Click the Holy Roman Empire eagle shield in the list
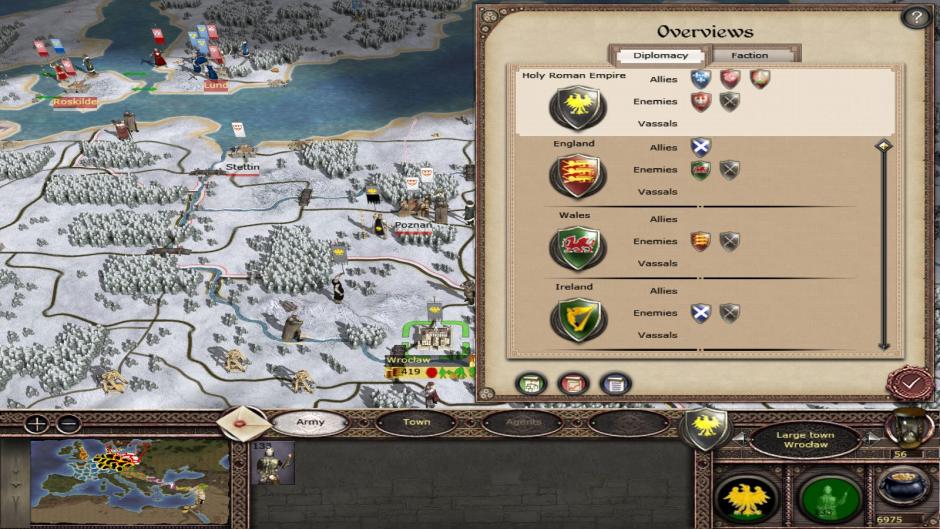Viewport: 940px width, 529px height. 577,105
